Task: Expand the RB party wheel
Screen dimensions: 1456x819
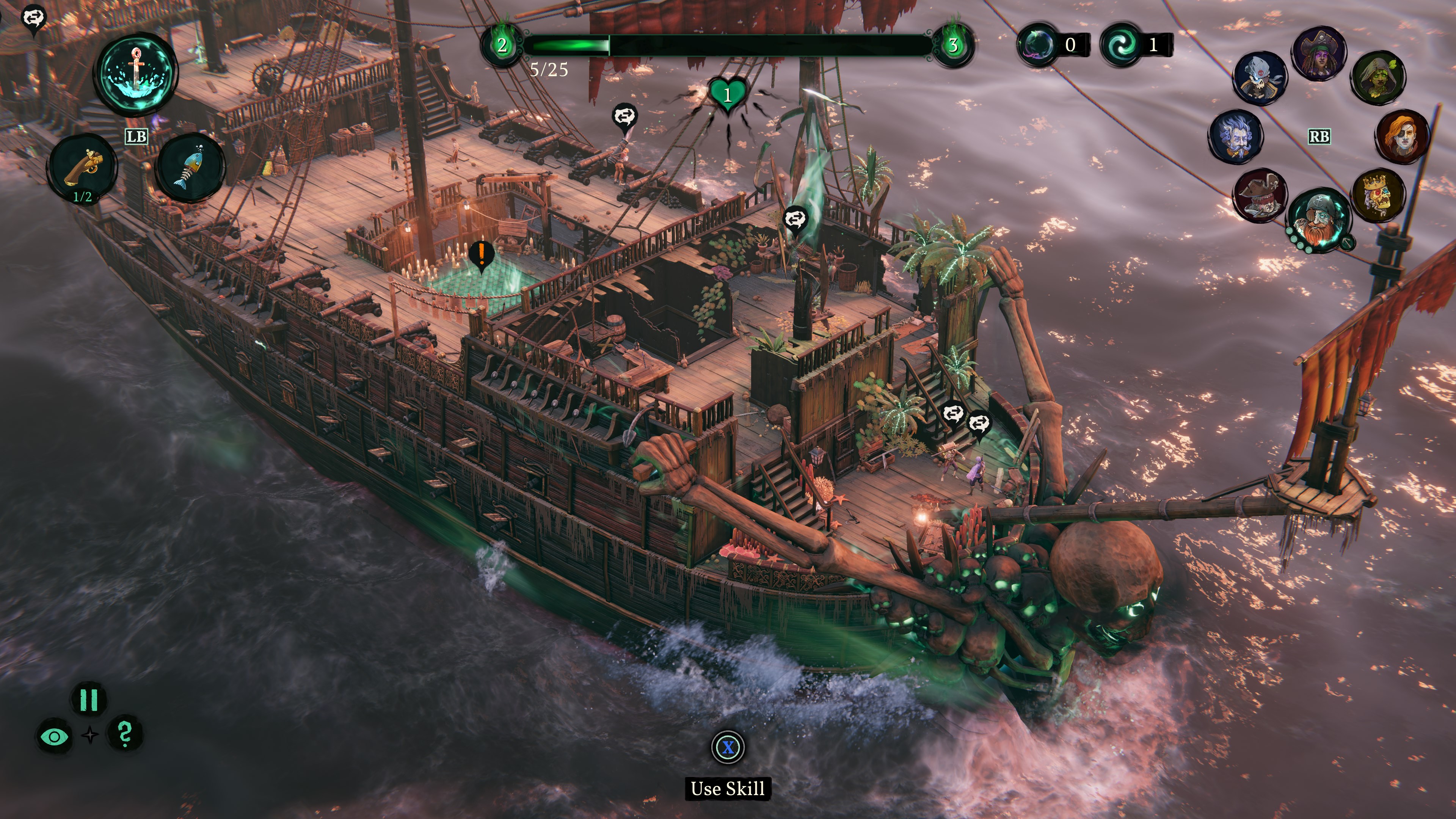Action: click(1320, 137)
